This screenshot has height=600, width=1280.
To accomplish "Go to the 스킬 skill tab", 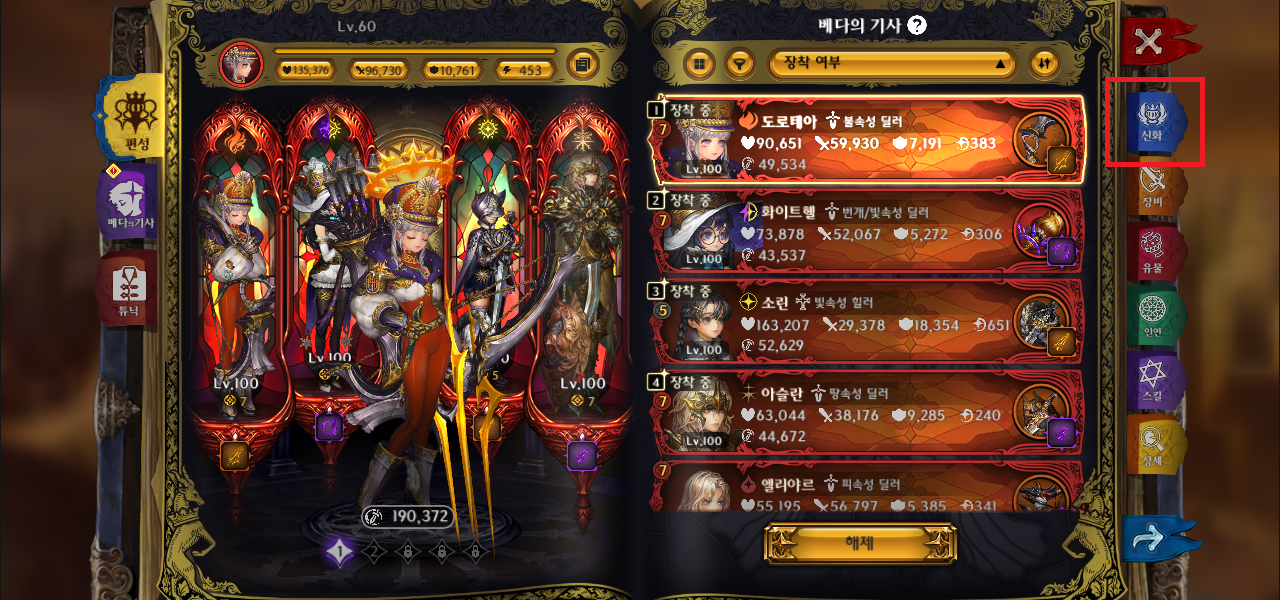I will 1154,381.
